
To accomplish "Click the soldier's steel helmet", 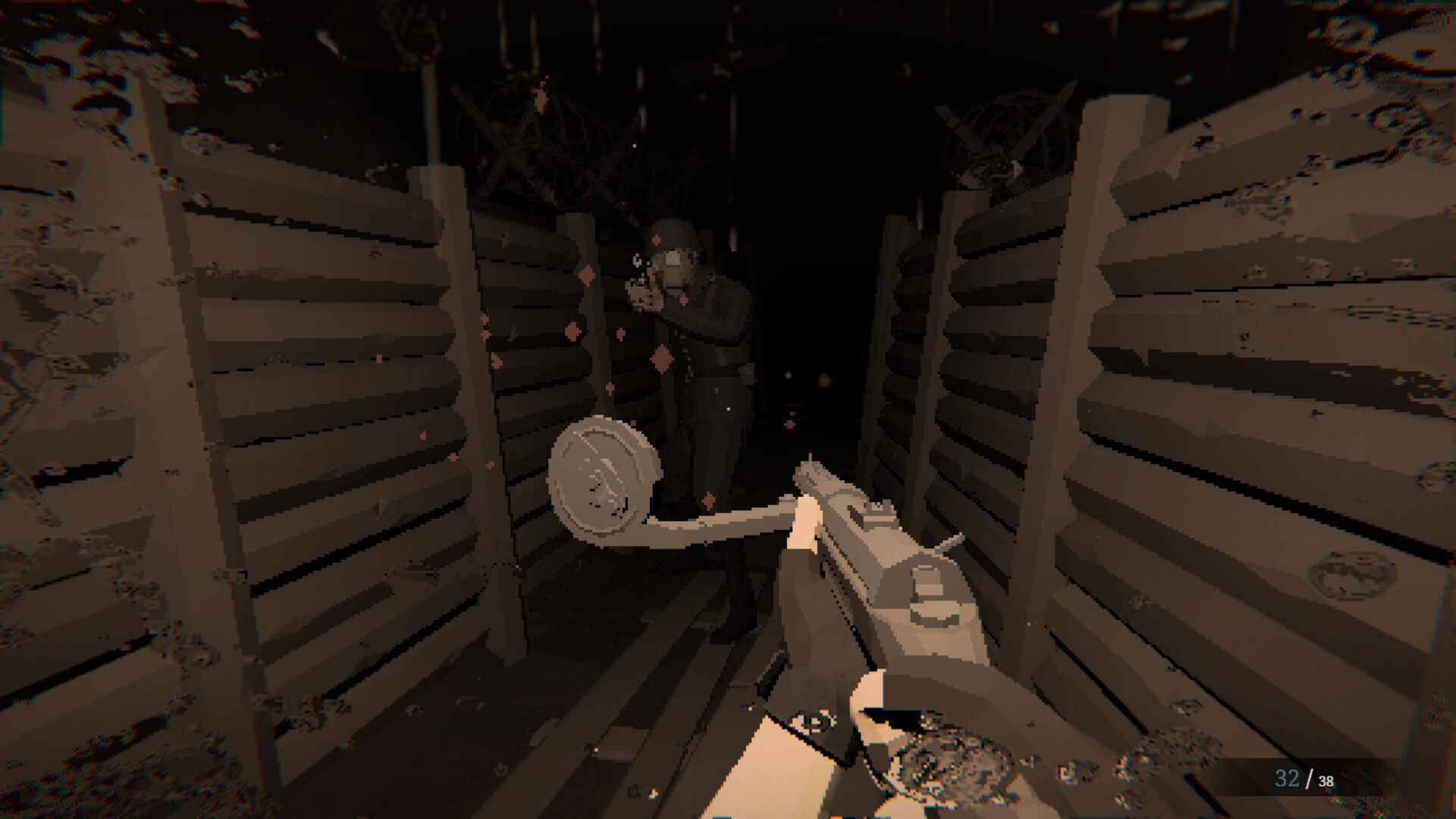I will (x=673, y=235).
